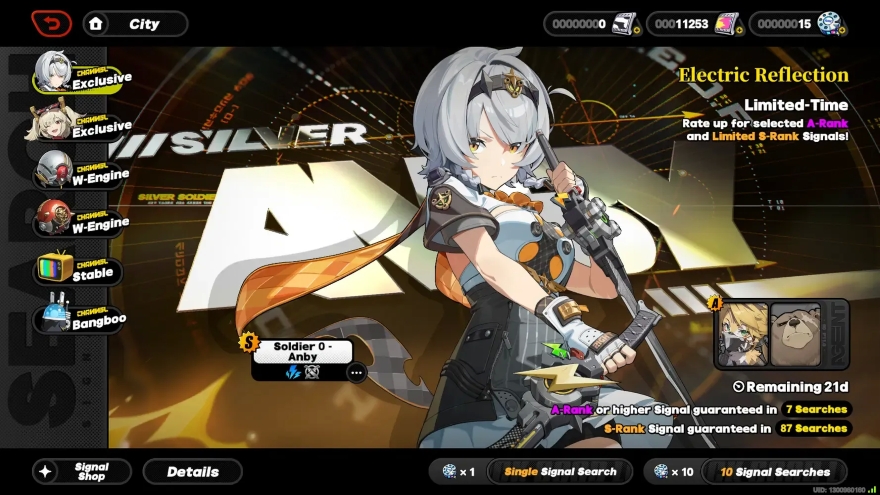Go back using the red return arrow
The height and width of the screenshot is (495, 880).
(x=51, y=23)
